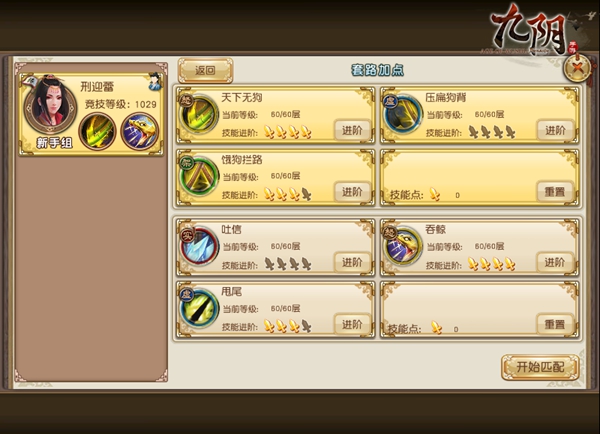Advance the 吞鲸 skill with 进阶
Screen dimensions: 600x434
(555, 262)
